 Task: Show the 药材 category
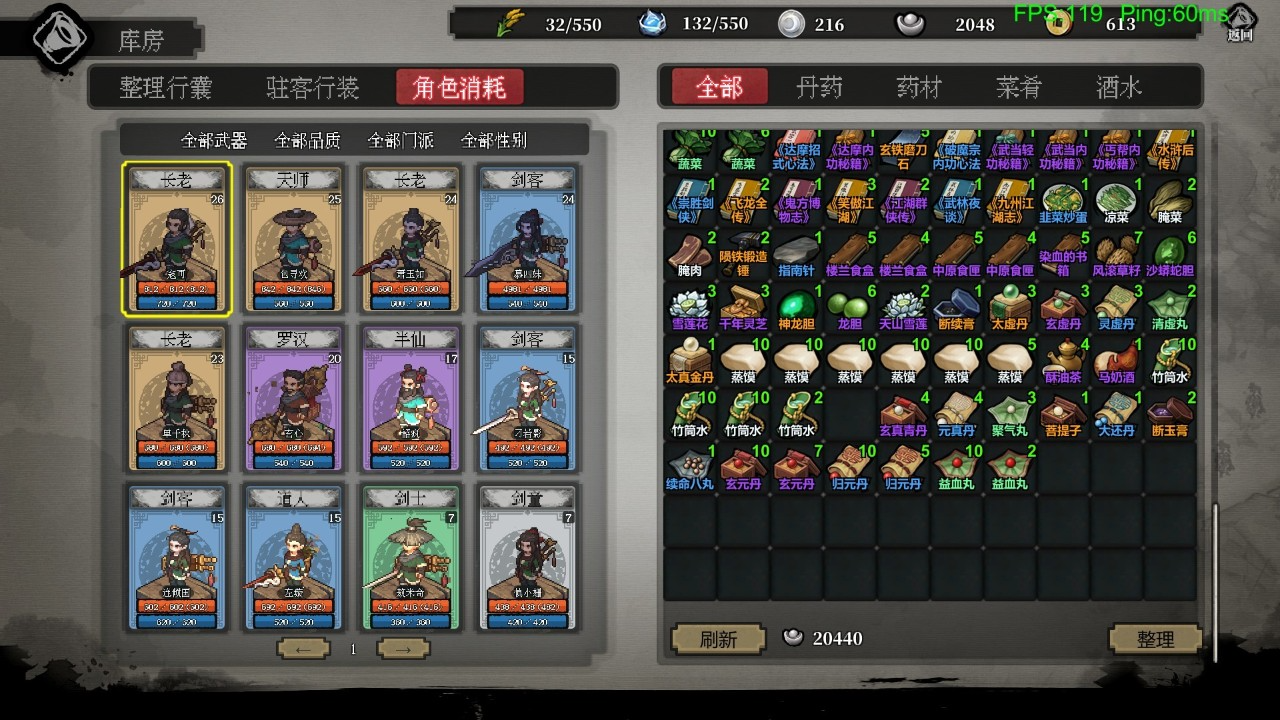[x=919, y=88]
